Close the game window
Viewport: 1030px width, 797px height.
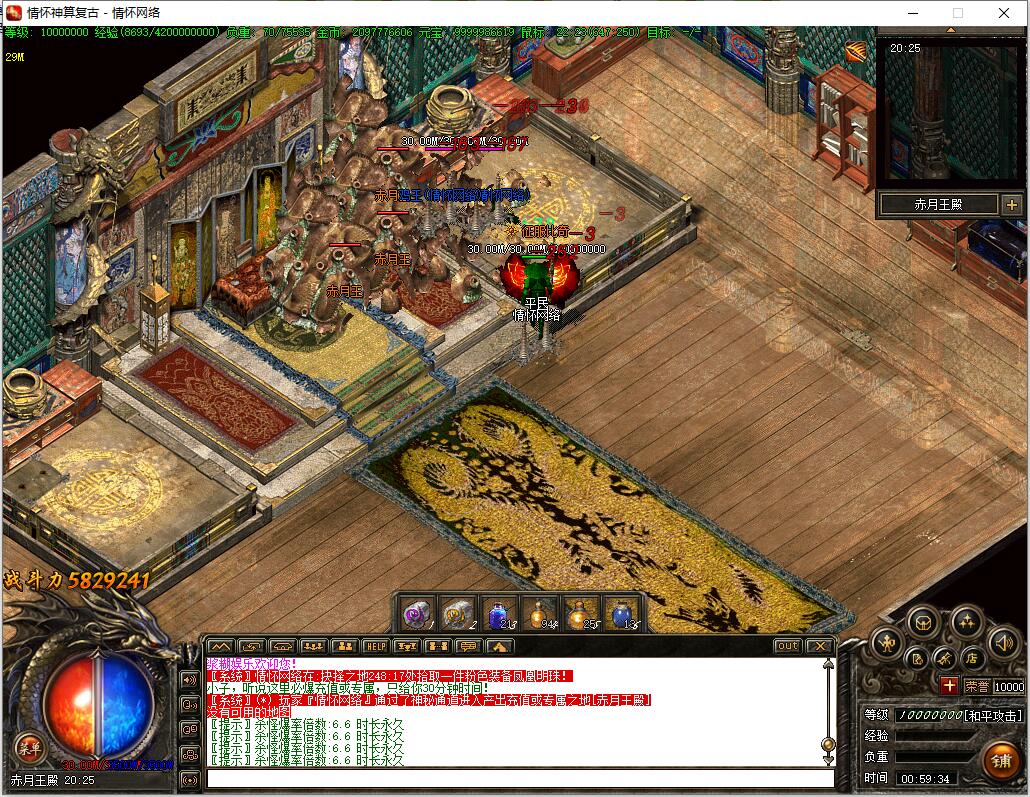tap(1005, 13)
